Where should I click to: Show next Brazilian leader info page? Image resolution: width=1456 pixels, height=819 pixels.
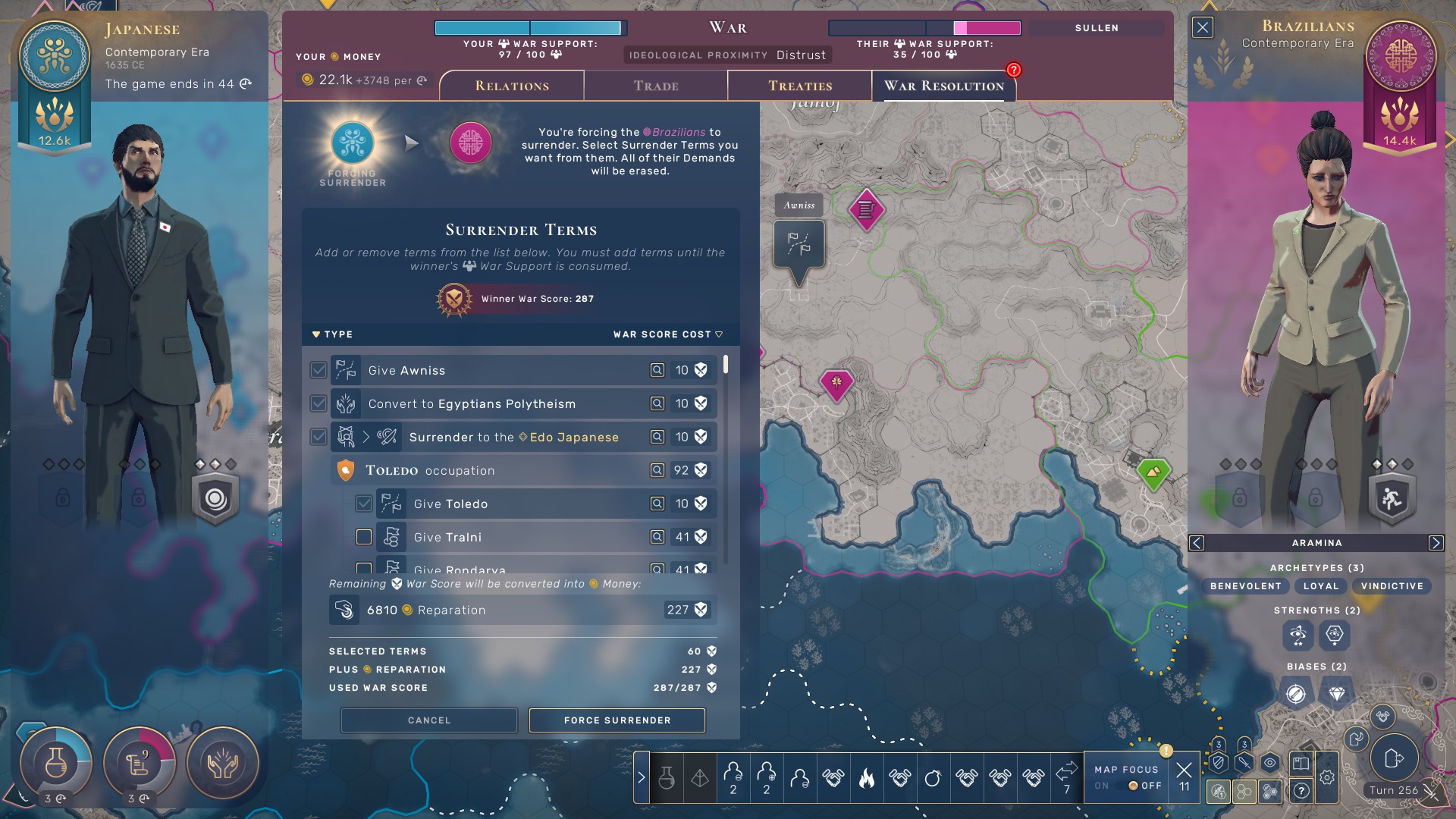[x=1436, y=543]
